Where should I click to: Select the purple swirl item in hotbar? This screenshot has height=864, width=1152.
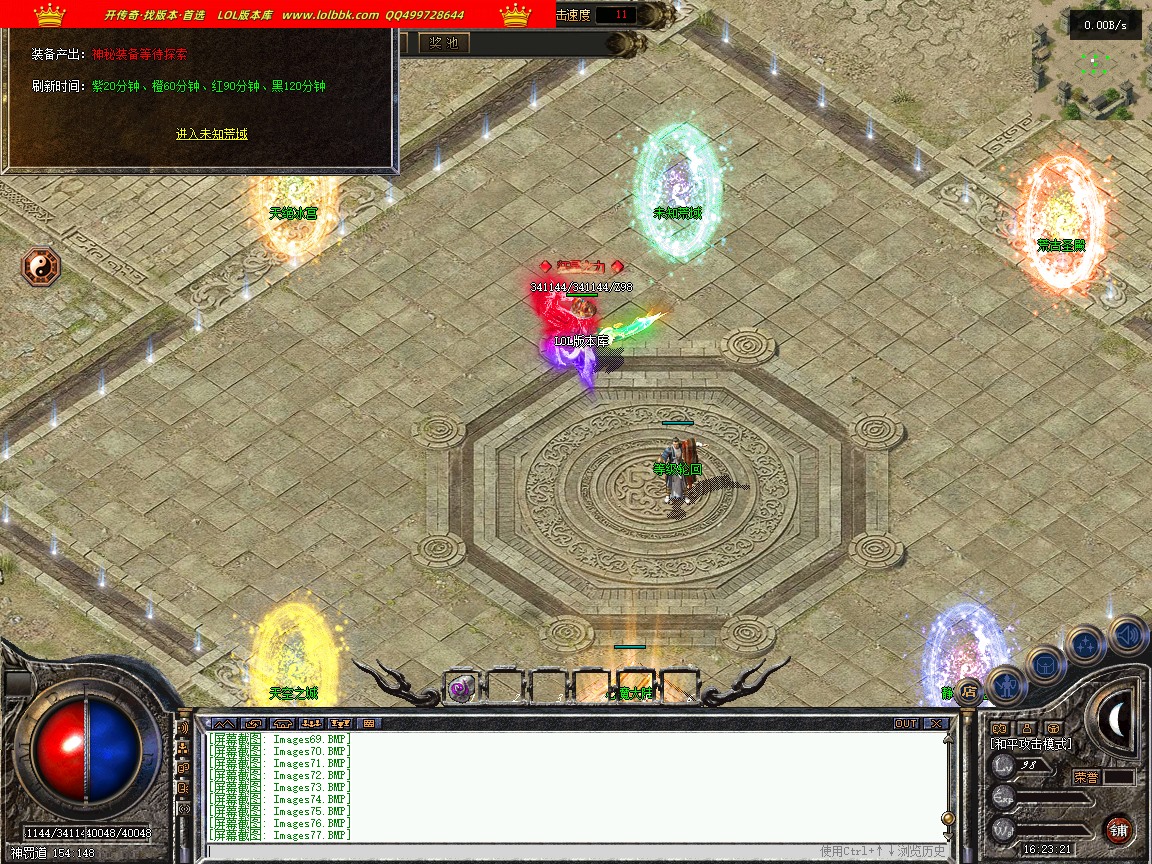pyautogui.click(x=460, y=687)
